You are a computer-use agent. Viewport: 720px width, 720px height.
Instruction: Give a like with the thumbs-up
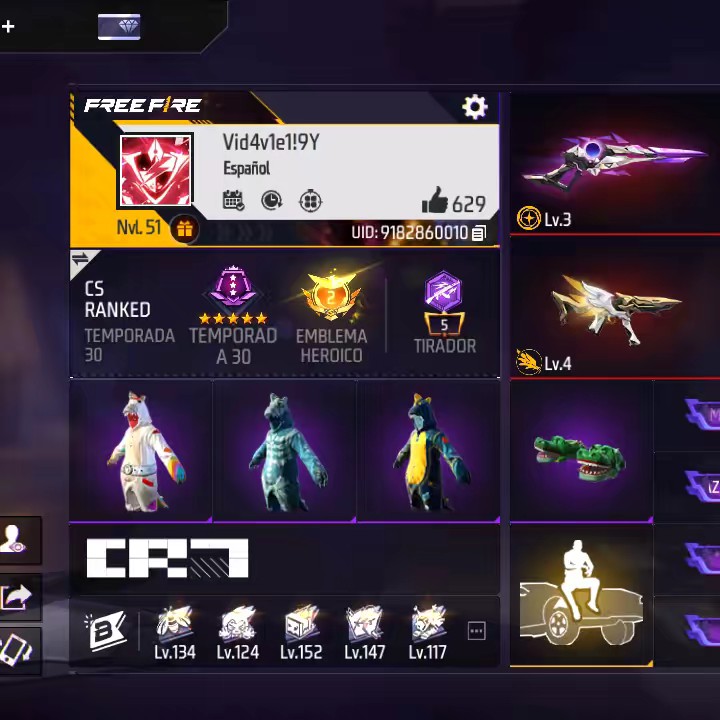(435, 202)
